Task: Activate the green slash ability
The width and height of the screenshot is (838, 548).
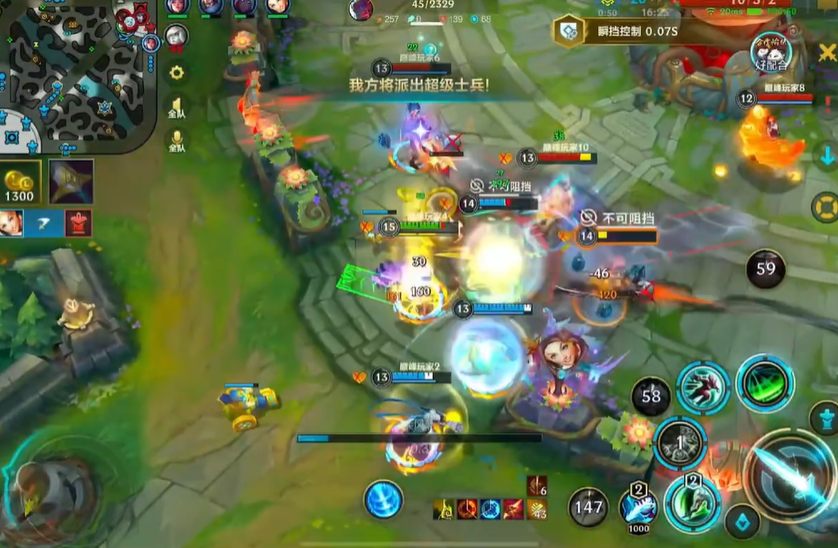Action: [x=765, y=384]
